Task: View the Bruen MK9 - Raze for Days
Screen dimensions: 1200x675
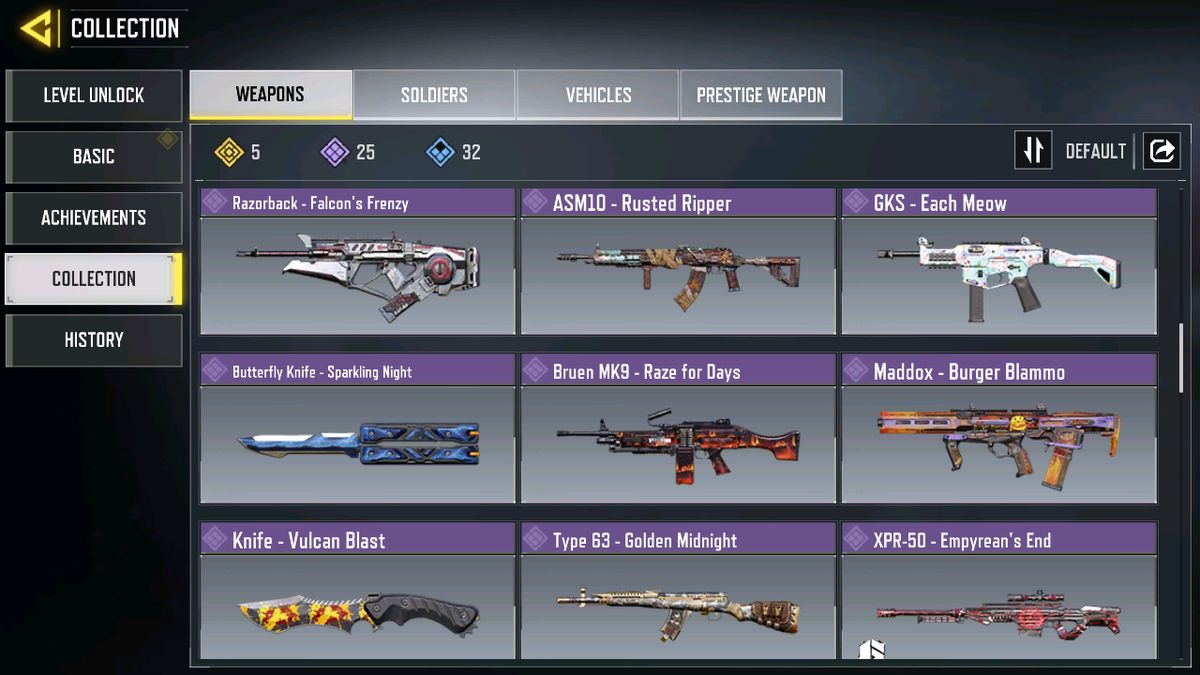Action: point(678,430)
